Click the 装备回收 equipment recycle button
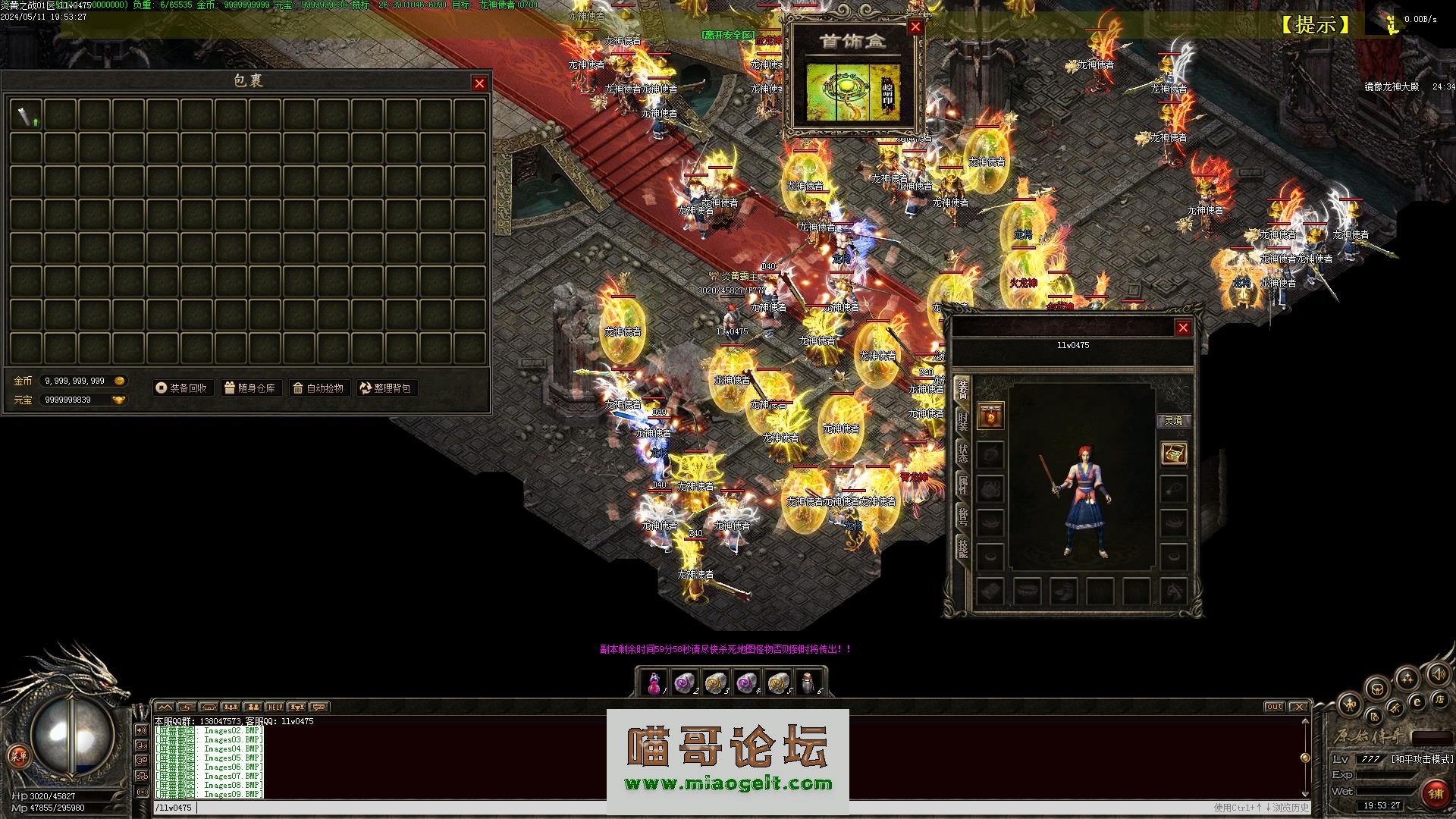The image size is (1456, 819). 182,388
